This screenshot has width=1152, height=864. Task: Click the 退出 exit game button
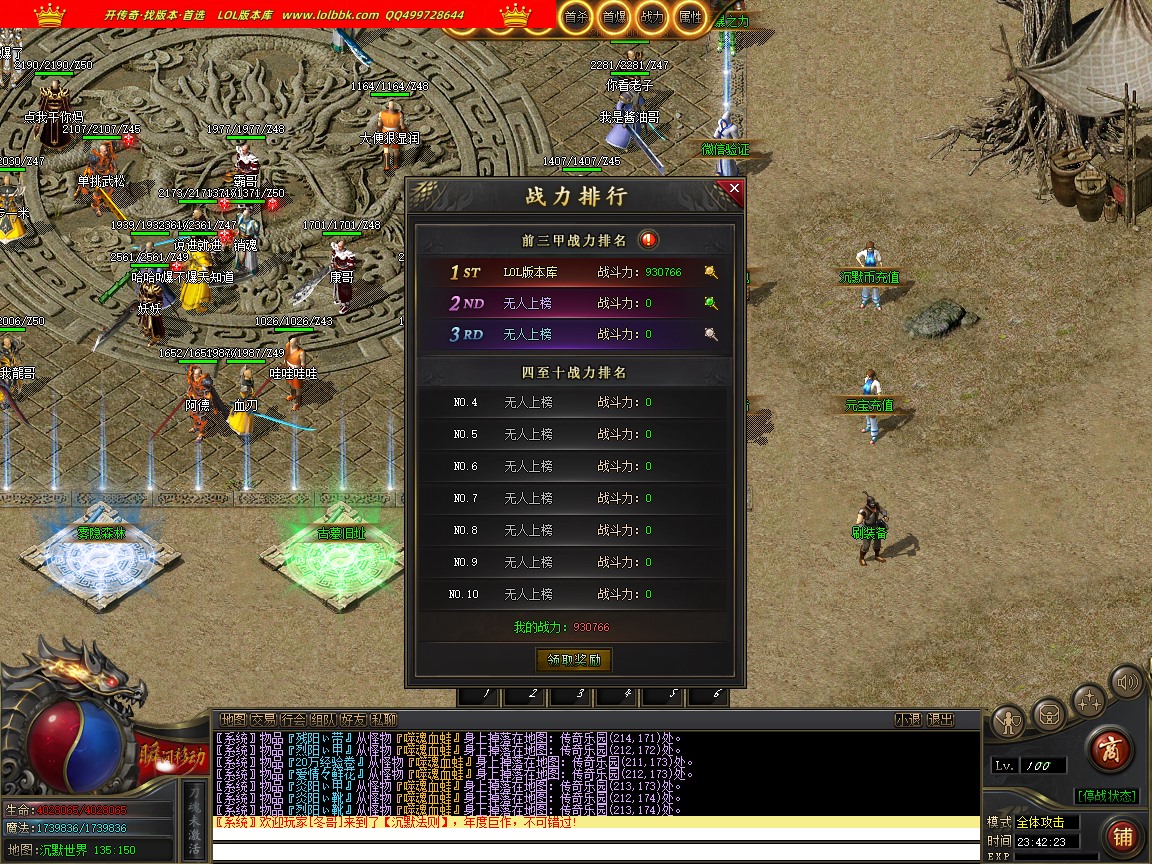click(x=940, y=719)
